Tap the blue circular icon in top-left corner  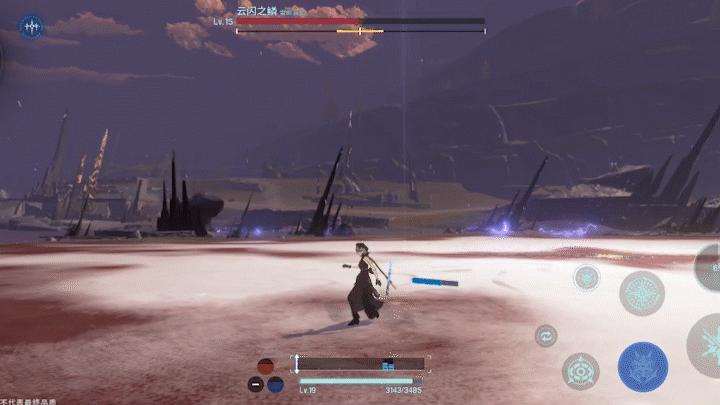32,26
